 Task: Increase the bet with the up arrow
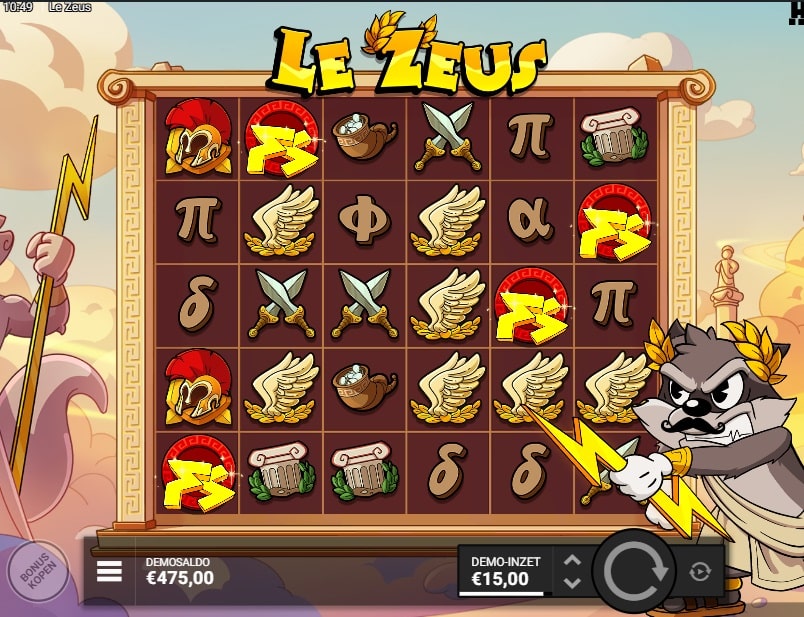point(572,561)
